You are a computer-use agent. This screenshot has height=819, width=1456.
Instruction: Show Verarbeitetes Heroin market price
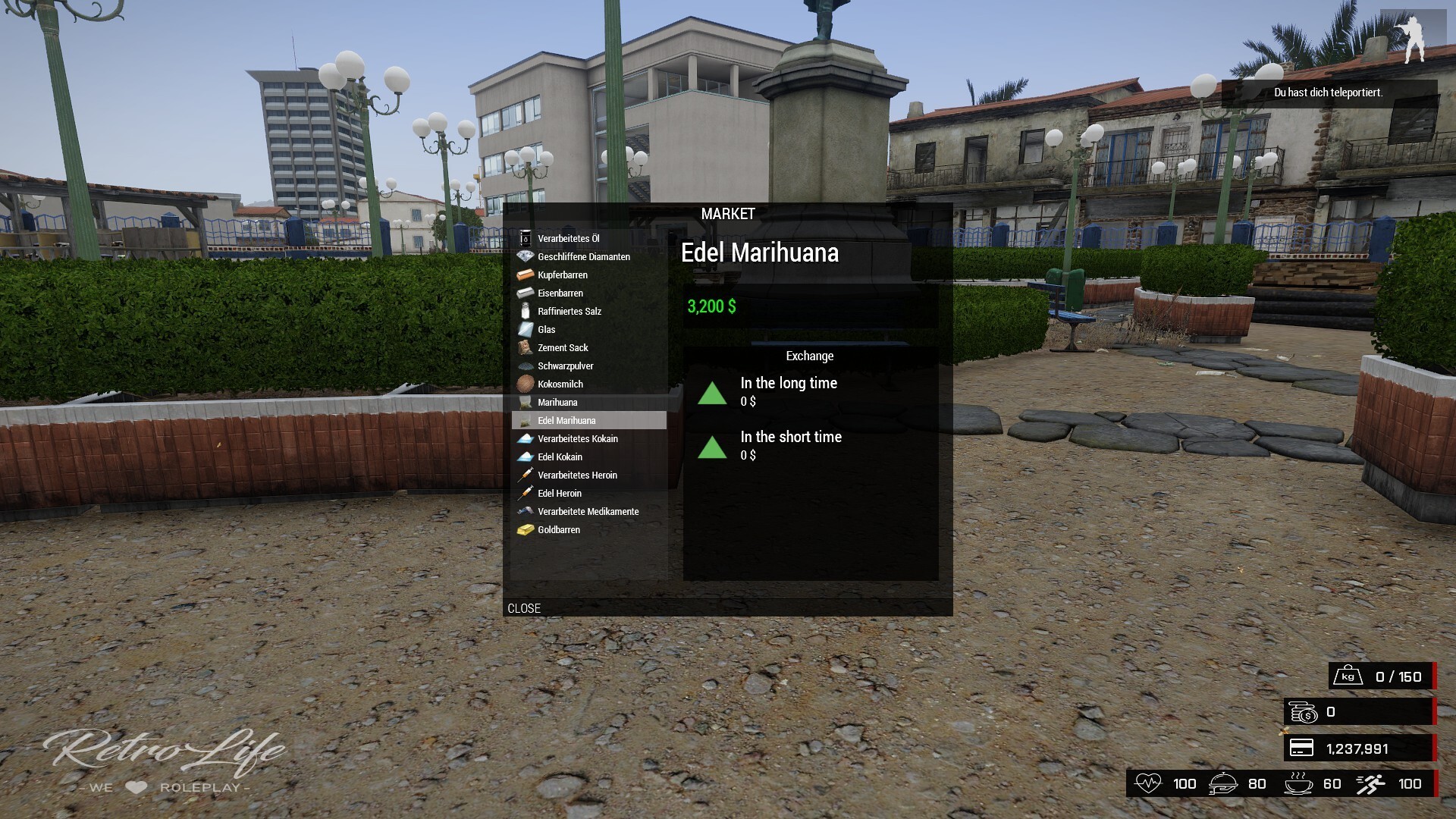coord(577,475)
